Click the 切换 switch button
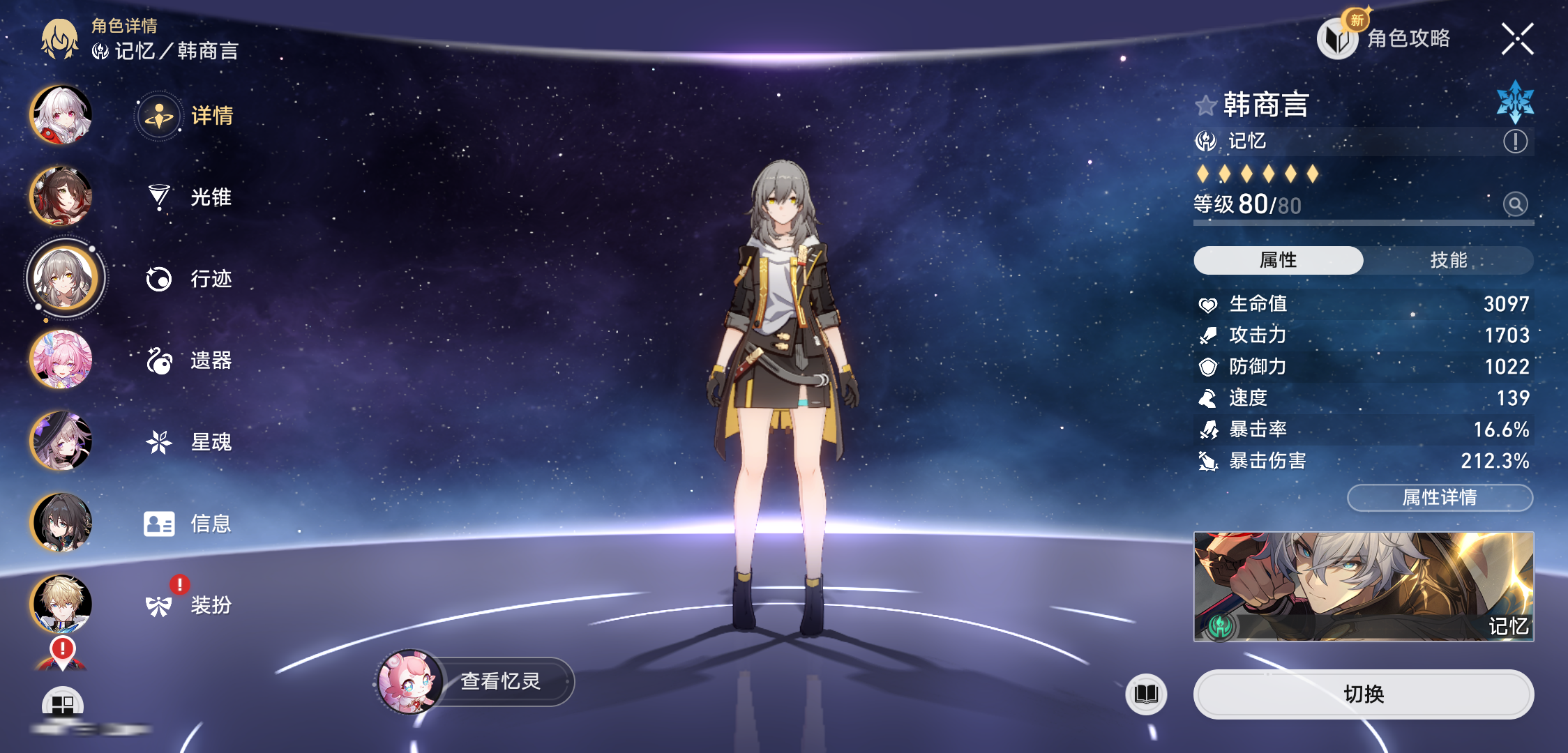Image resolution: width=1568 pixels, height=753 pixels. (1363, 694)
